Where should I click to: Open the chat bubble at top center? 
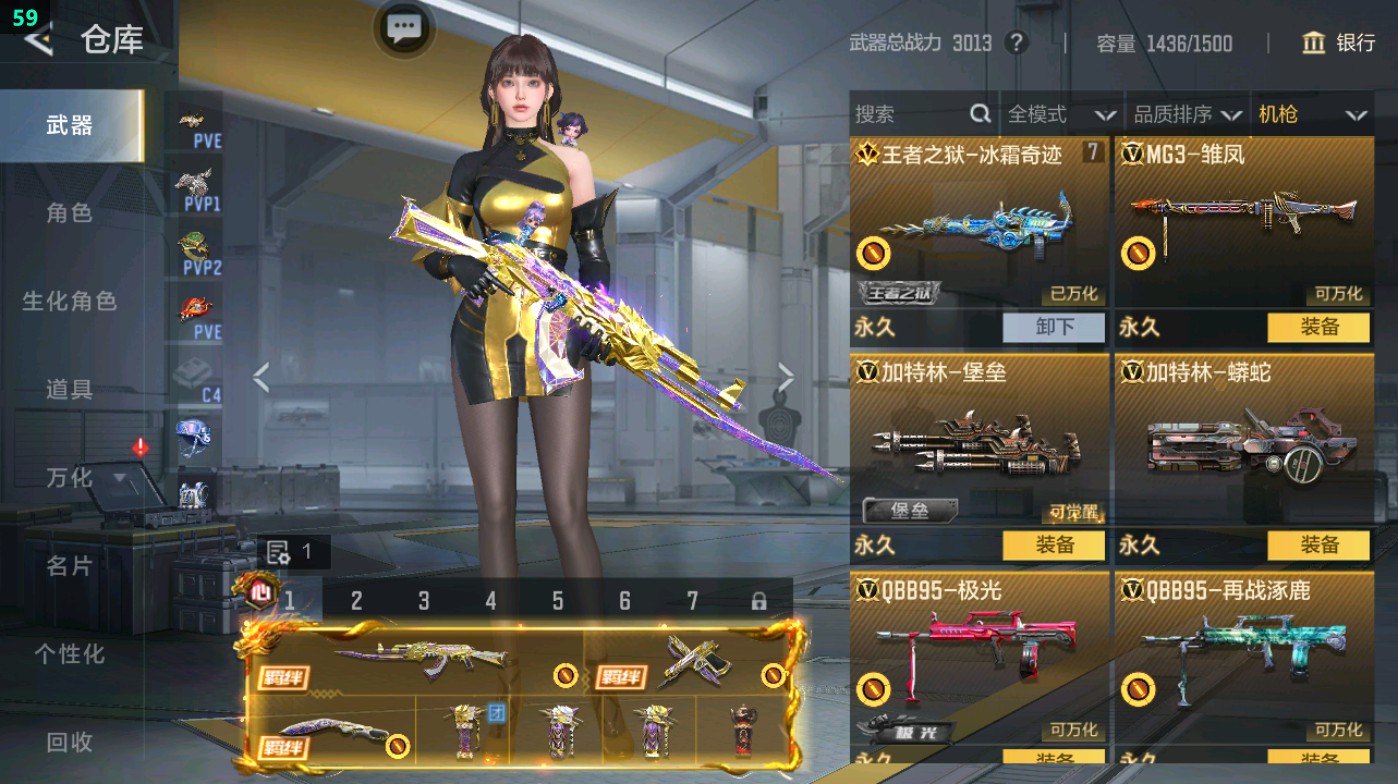[403, 27]
